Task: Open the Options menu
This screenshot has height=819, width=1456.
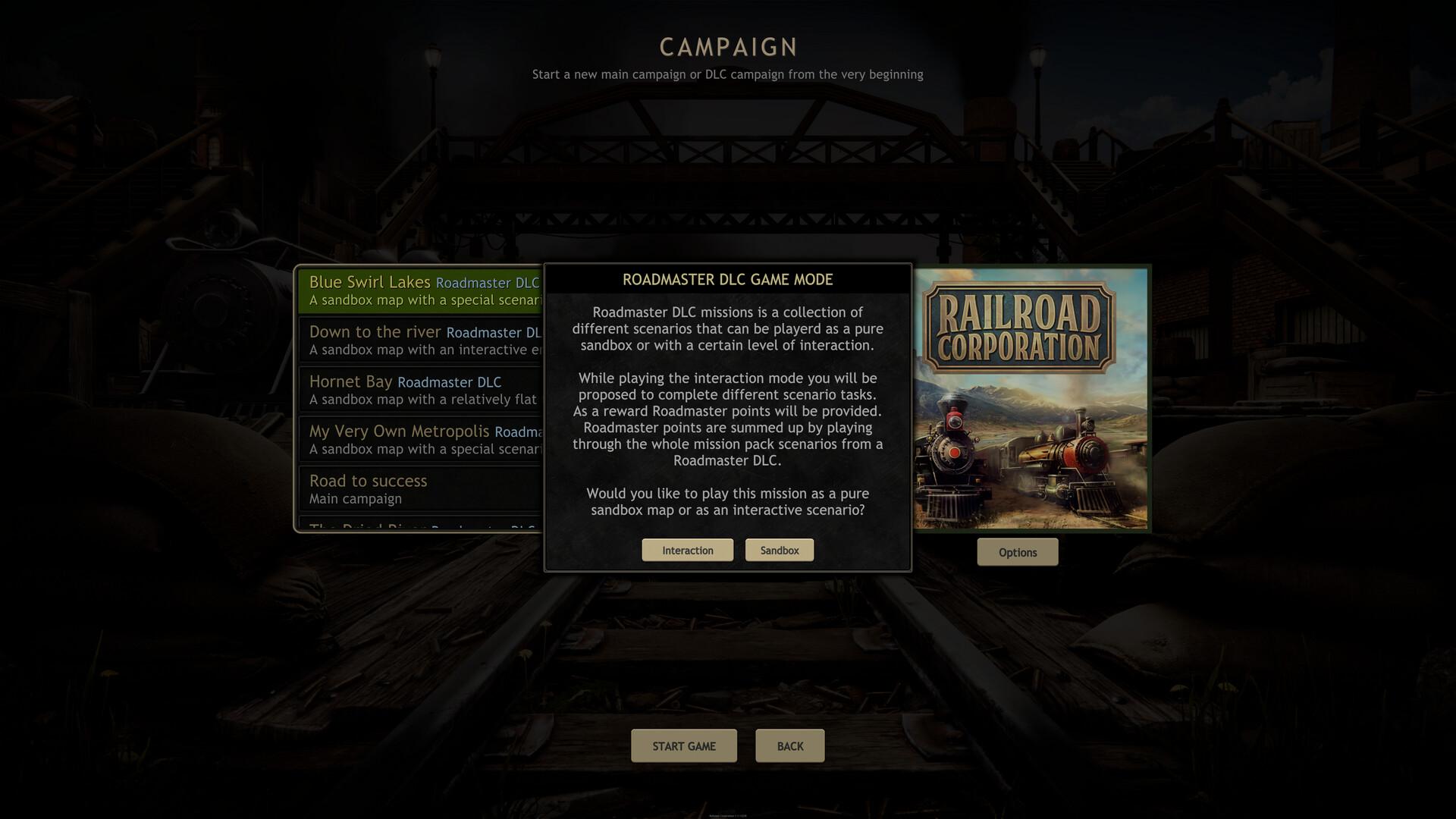Action: [1017, 552]
